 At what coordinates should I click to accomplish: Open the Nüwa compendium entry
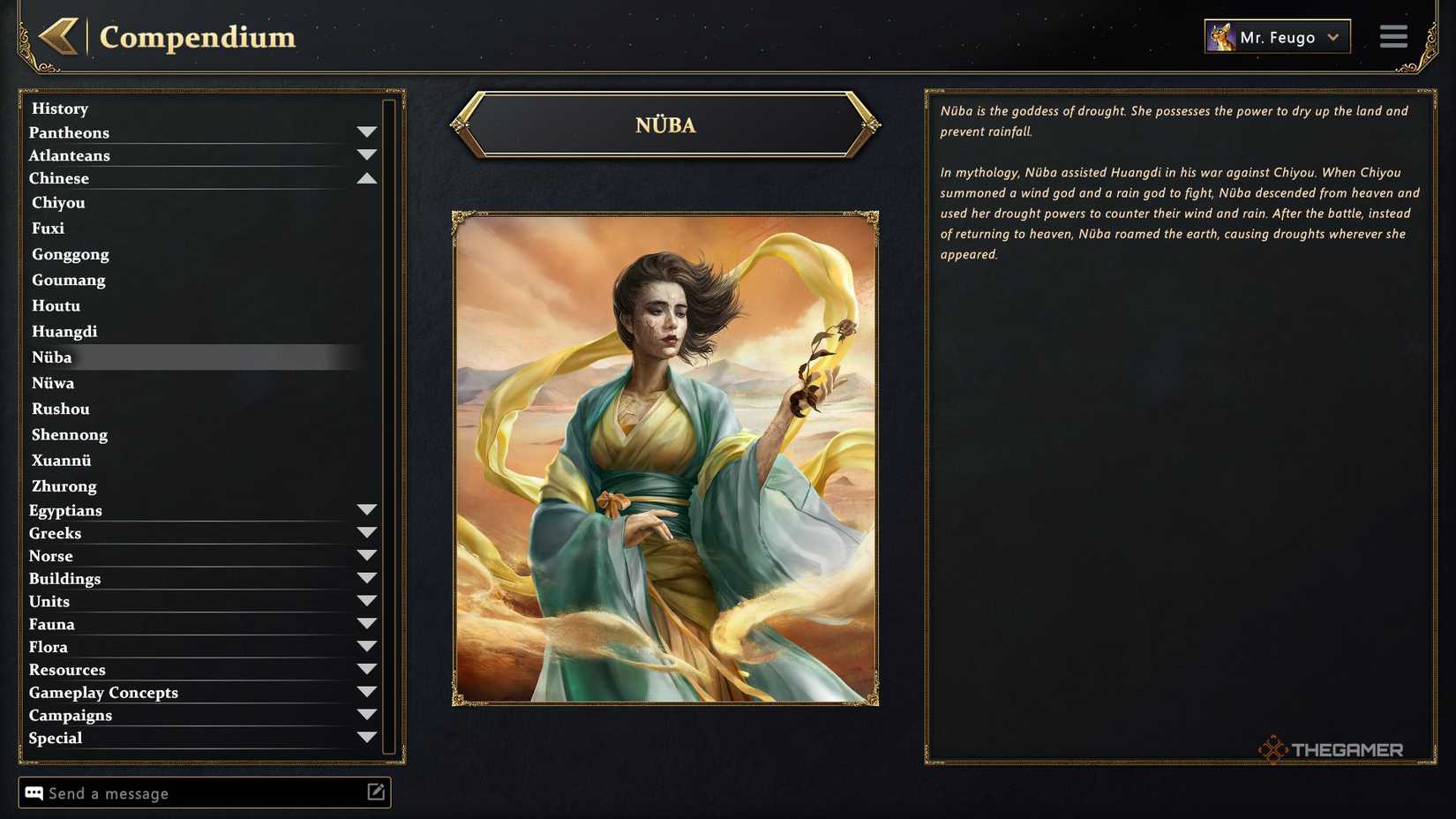click(x=53, y=383)
